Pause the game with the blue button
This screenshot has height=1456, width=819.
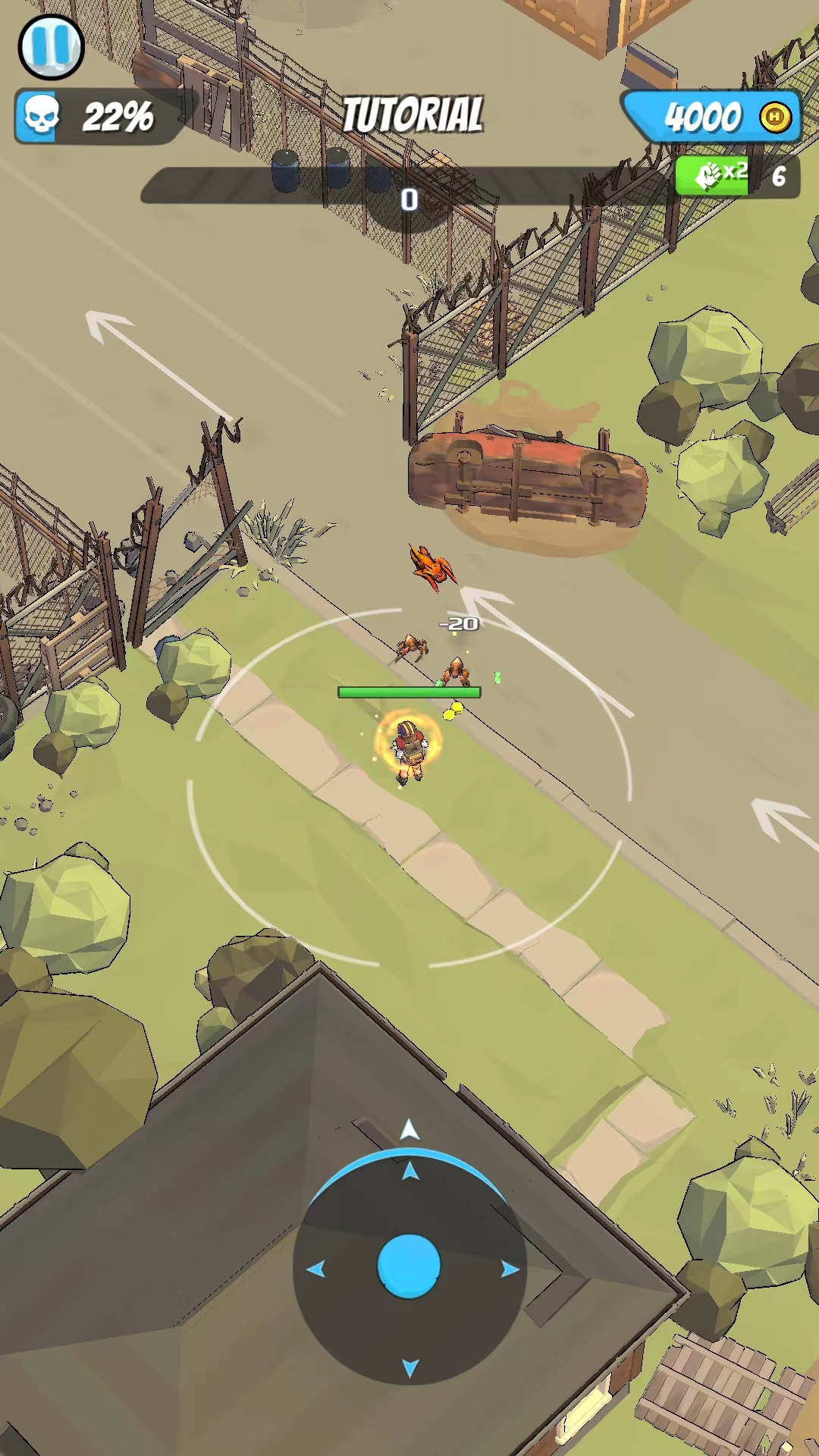[51, 47]
